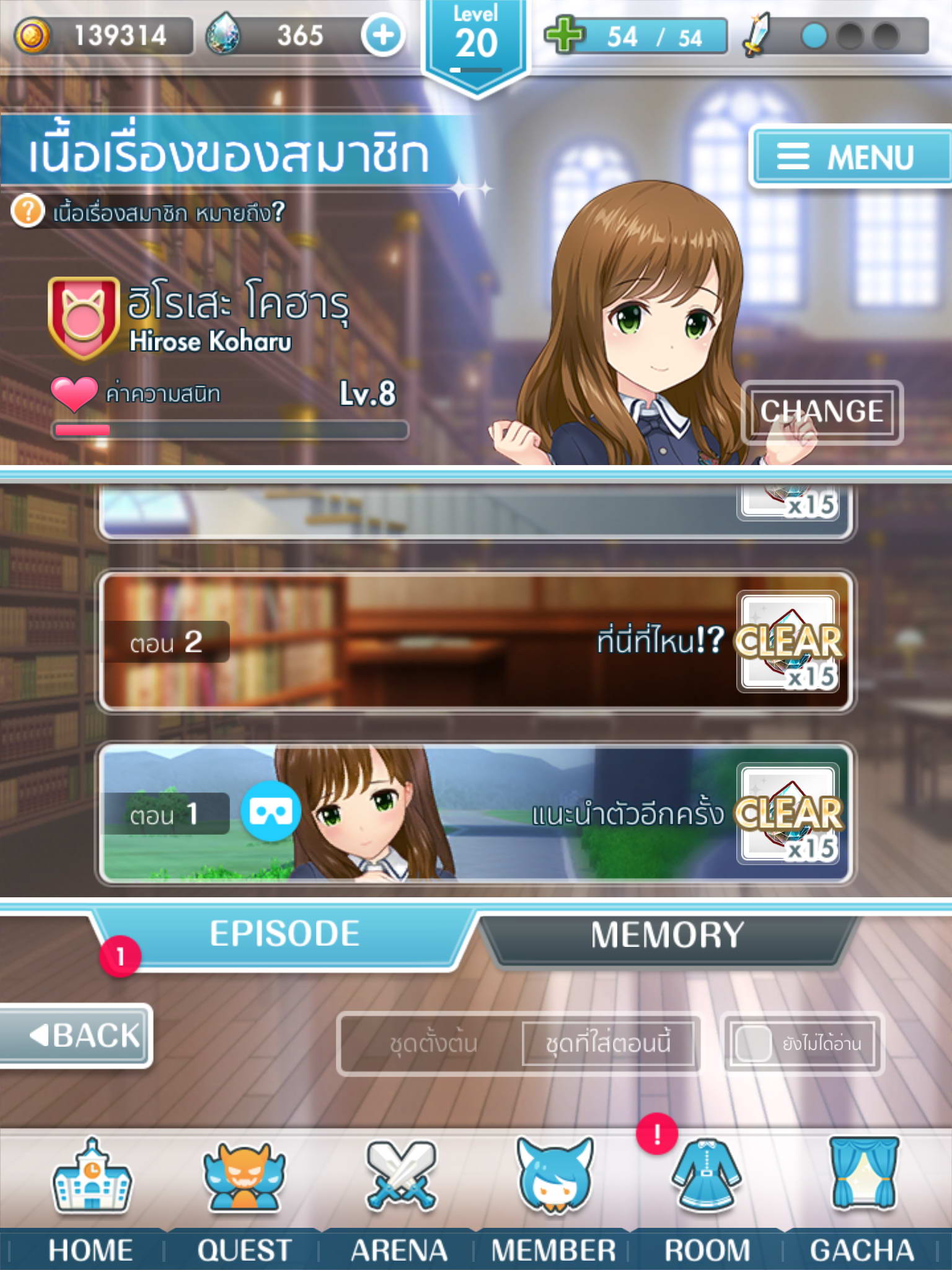Switch to the MEMORY tab
Screen dimensions: 952x1270
click(x=667, y=935)
